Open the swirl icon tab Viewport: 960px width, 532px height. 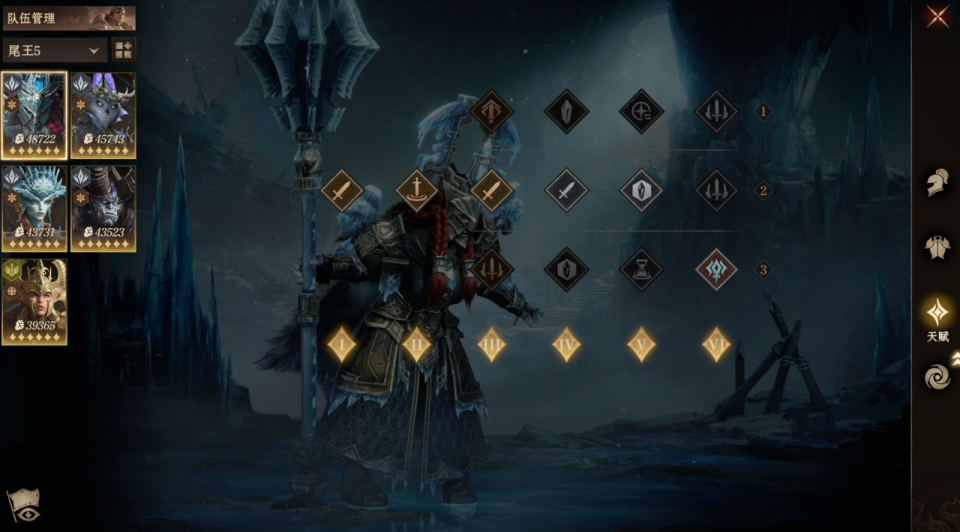(x=937, y=376)
